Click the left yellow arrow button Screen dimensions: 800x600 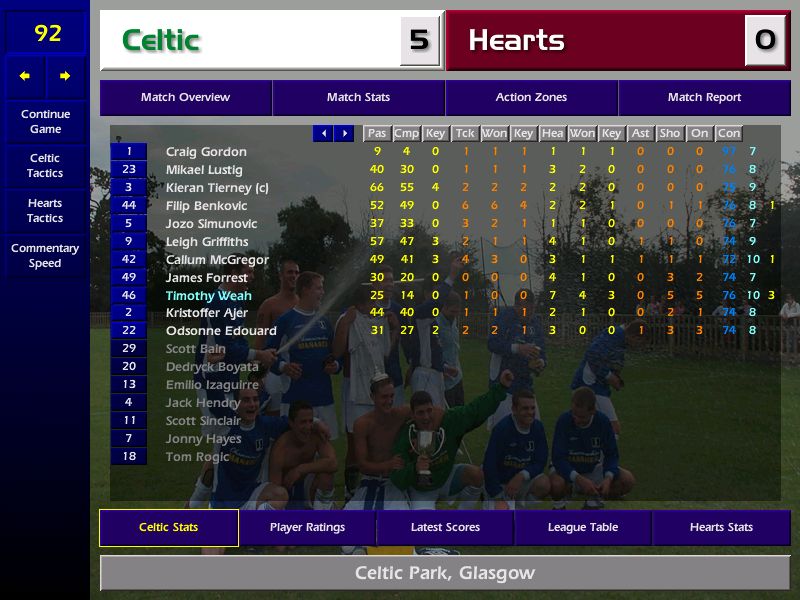[25, 76]
